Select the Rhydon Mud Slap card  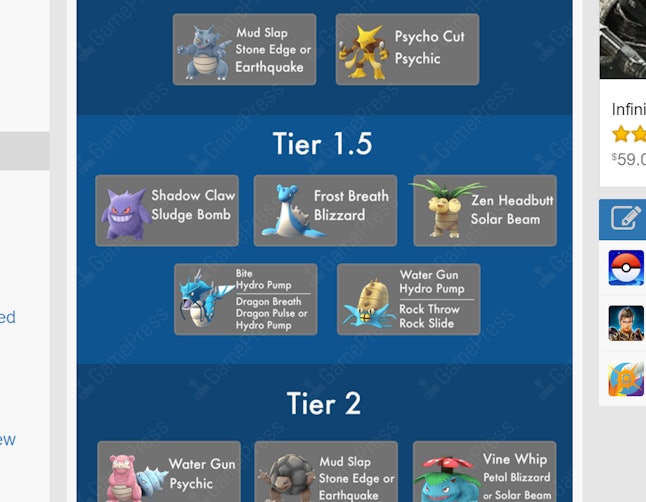click(x=244, y=49)
